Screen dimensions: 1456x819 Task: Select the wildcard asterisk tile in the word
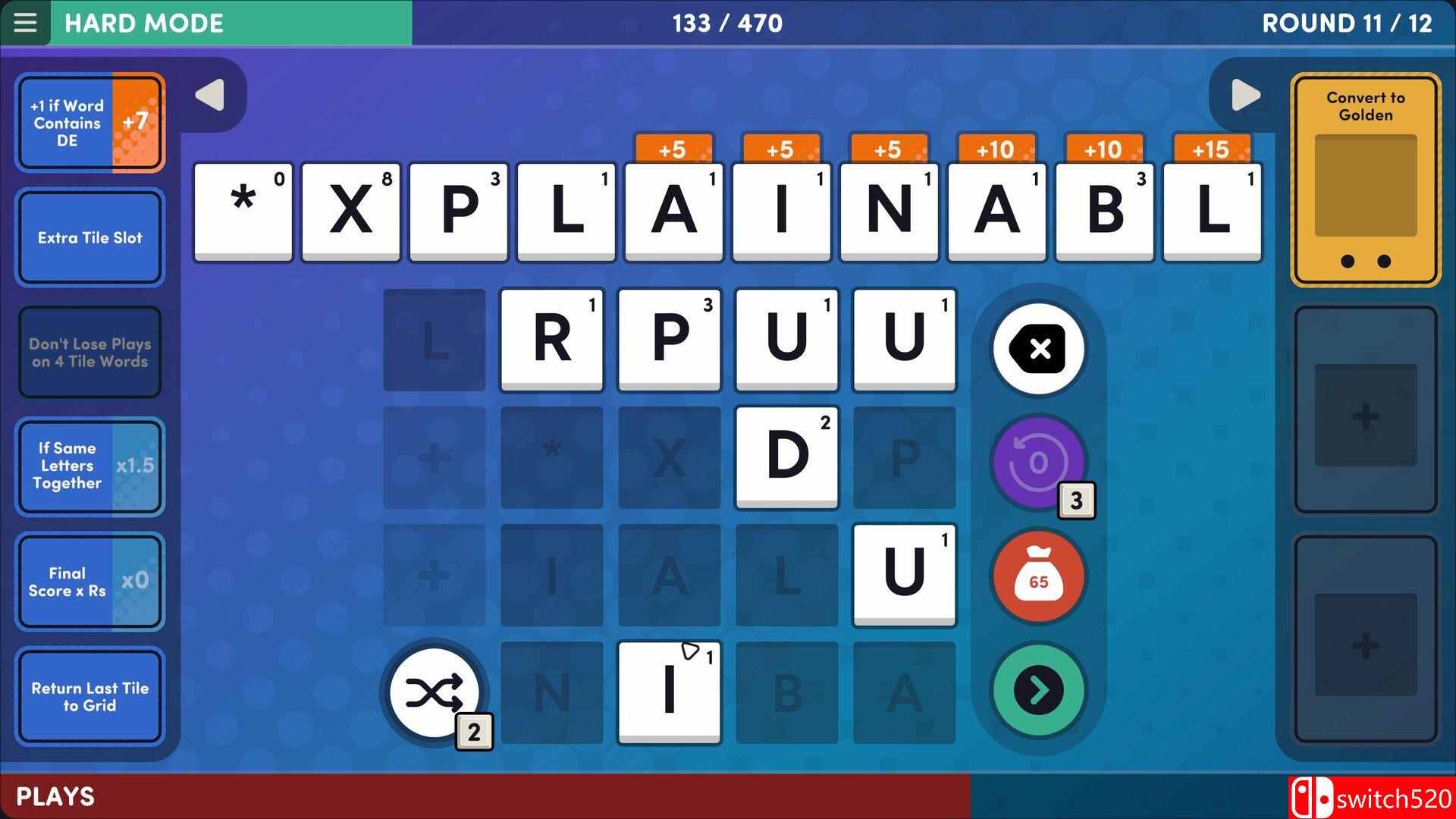[242, 212]
